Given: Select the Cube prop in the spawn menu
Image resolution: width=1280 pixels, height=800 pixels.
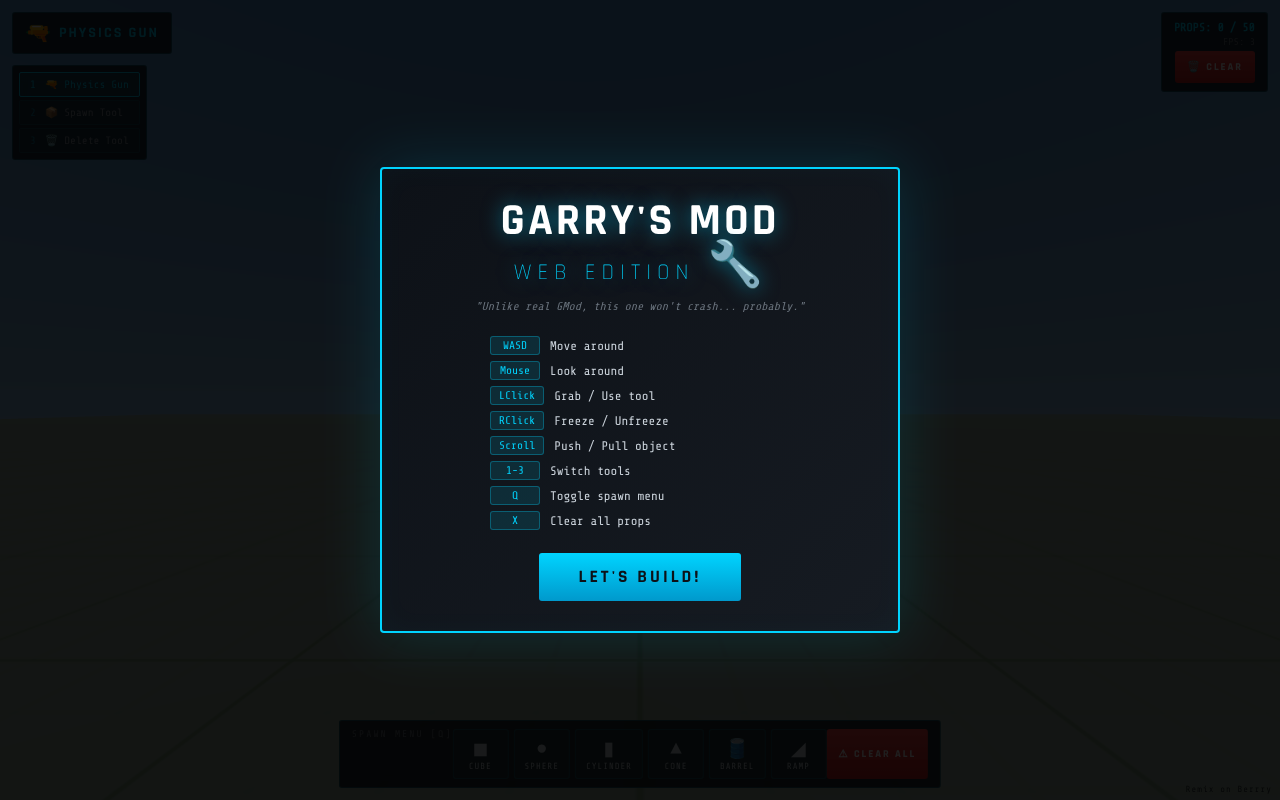Looking at the screenshot, I should [481, 753].
